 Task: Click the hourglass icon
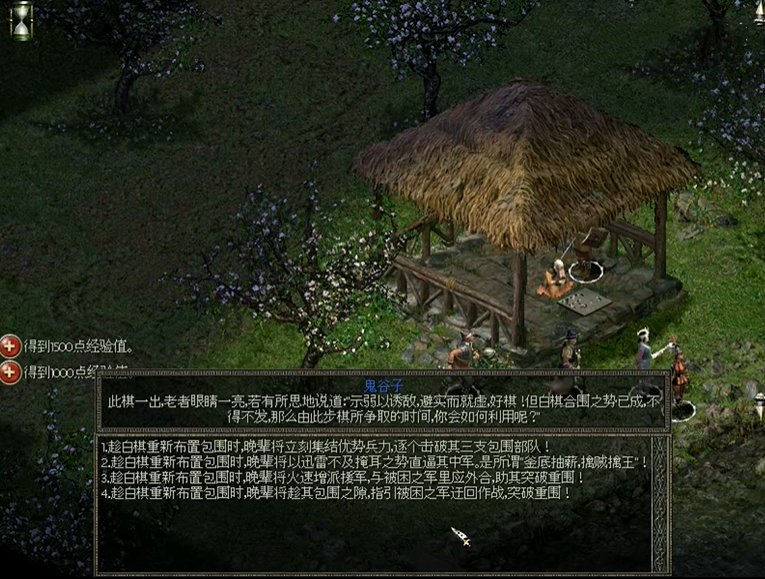tap(21, 20)
